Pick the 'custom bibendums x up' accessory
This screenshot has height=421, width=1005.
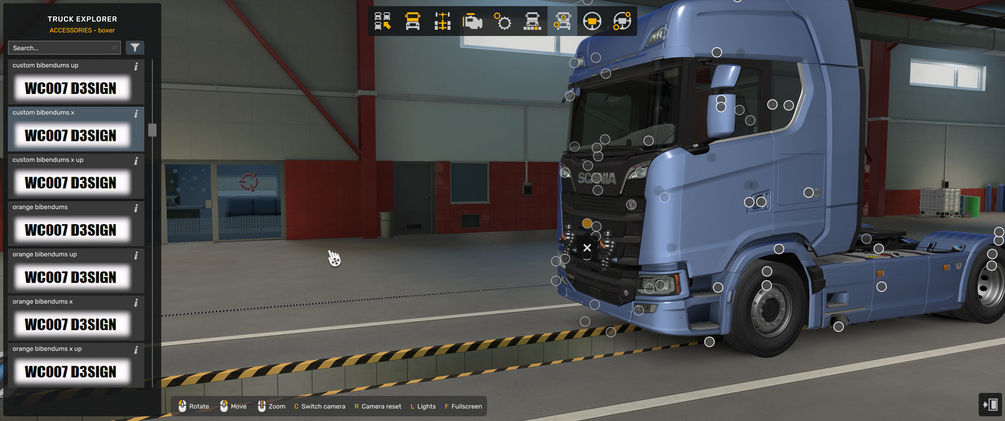point(70,183)
